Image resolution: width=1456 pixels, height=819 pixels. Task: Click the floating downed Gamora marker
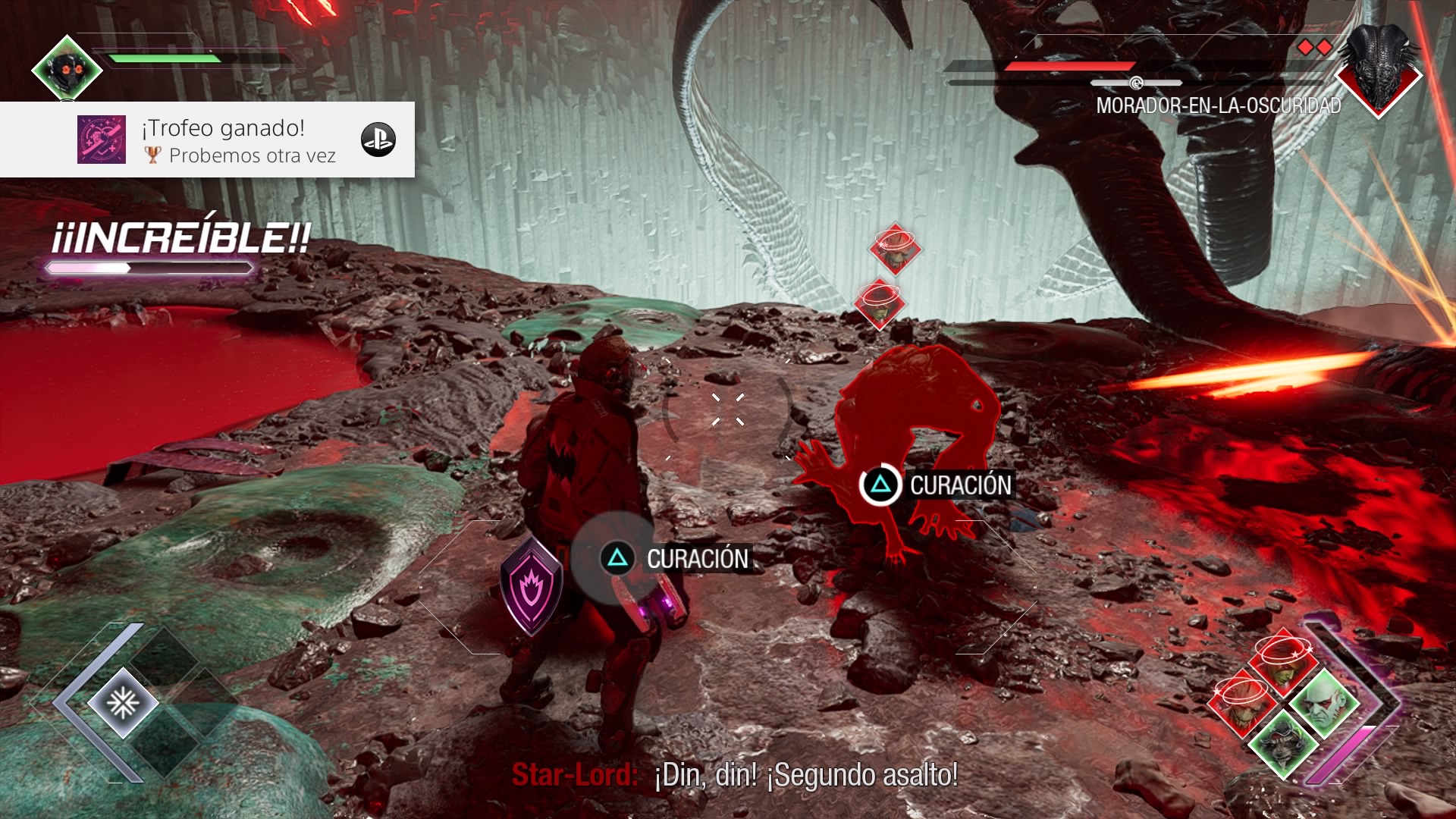click(880, 305)
